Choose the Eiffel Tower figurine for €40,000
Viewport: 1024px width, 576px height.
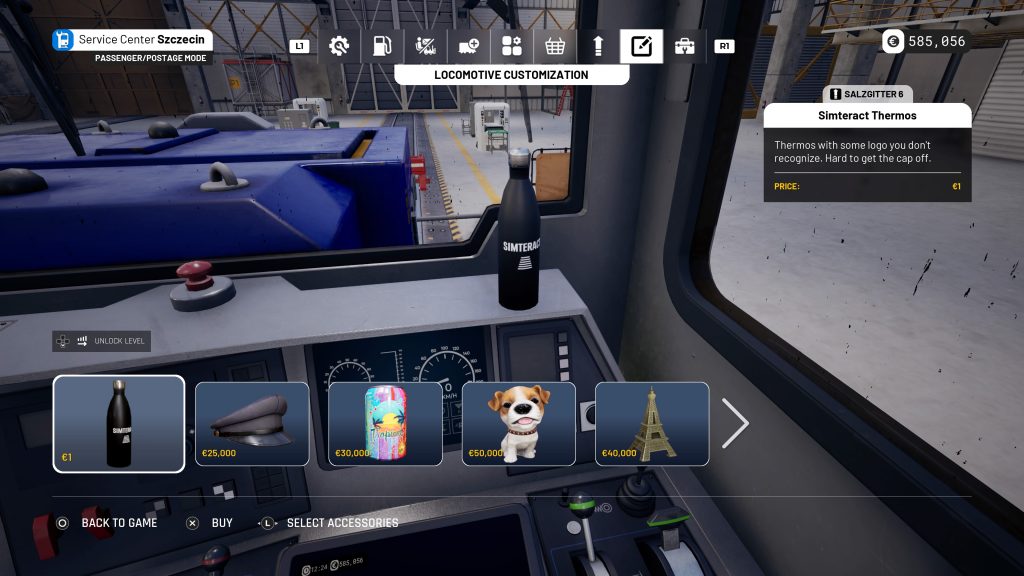tap(652, 423)
